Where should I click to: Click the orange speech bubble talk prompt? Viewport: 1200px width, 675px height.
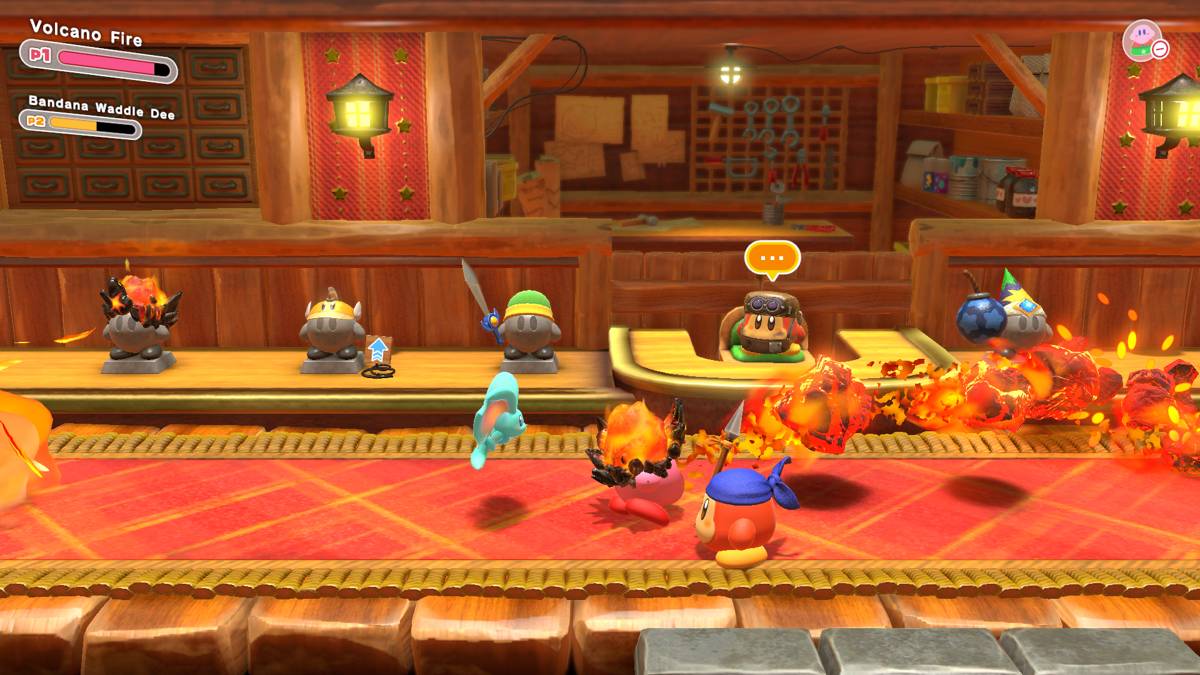pos(772,258)
